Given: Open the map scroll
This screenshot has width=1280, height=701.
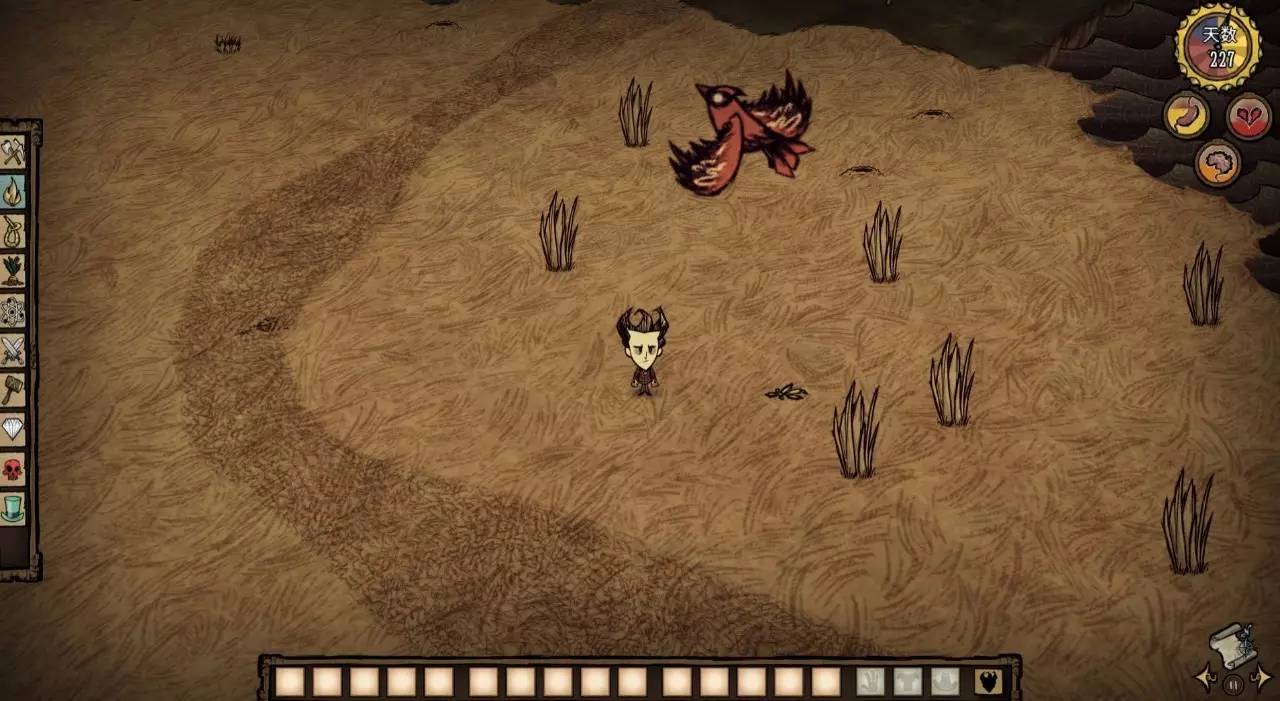Looking at the screenshot, I should pos(1232,648).
